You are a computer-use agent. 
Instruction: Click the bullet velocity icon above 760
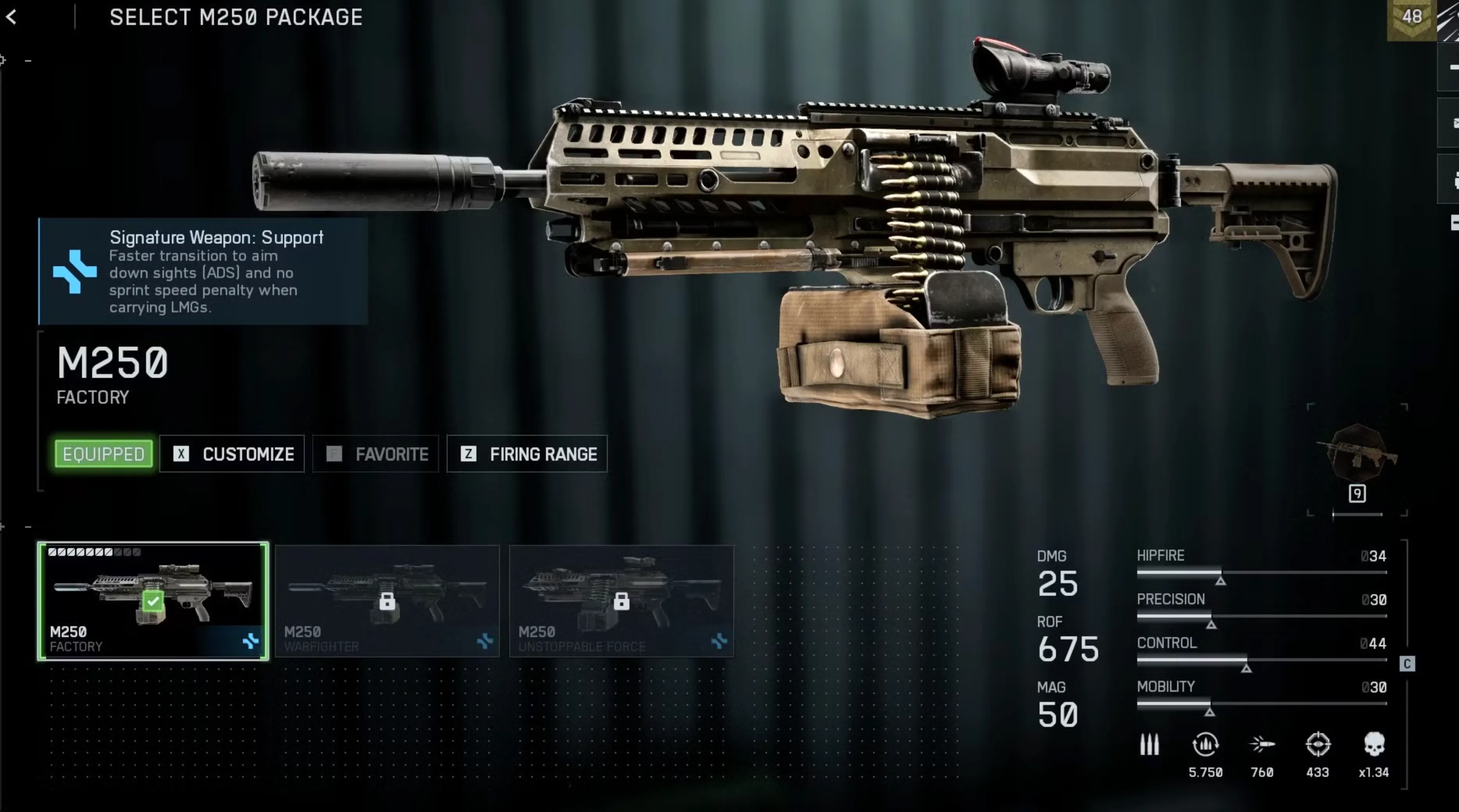[1262, 745]
